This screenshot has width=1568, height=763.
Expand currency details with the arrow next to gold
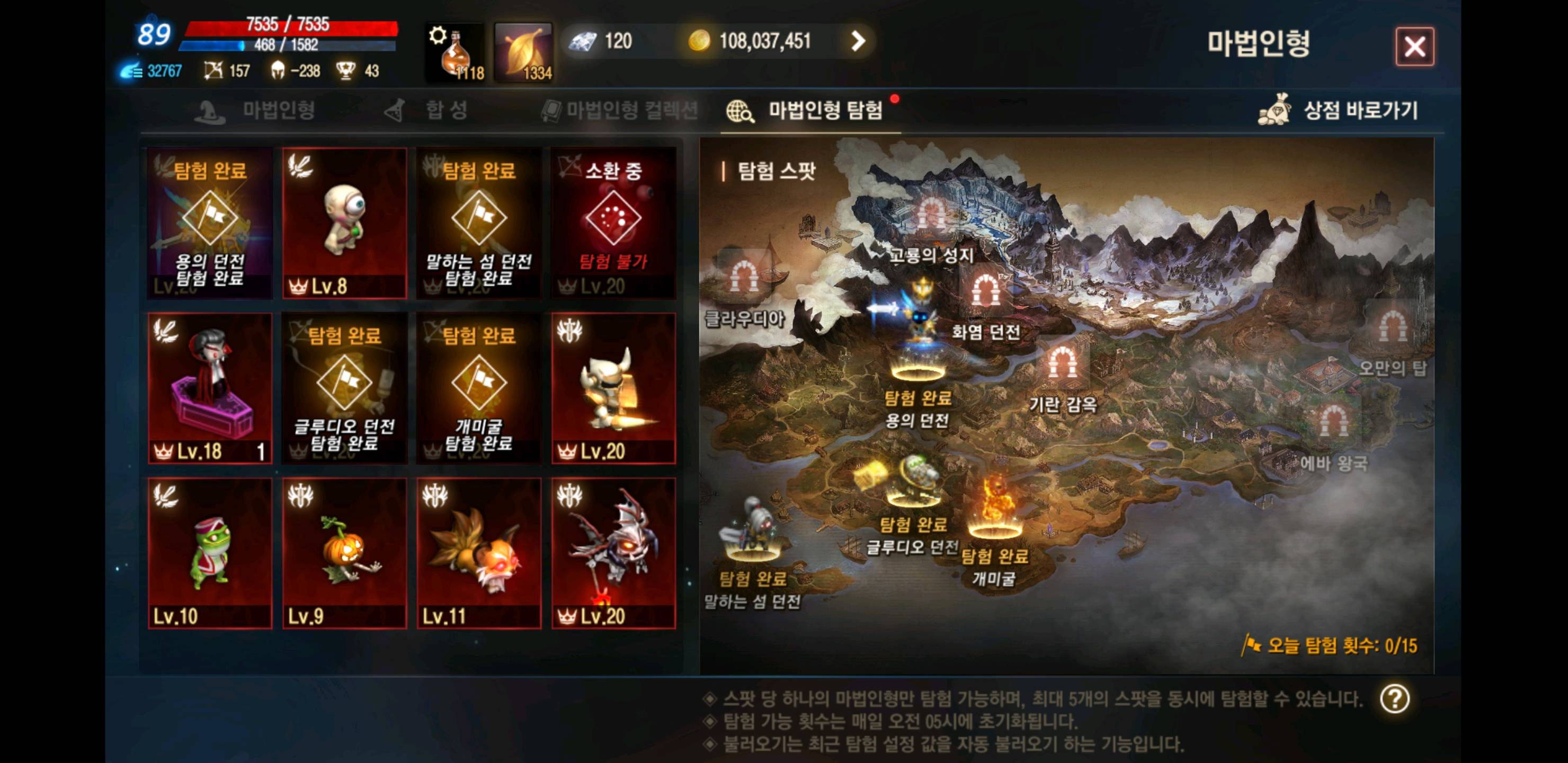pos(859,41)
